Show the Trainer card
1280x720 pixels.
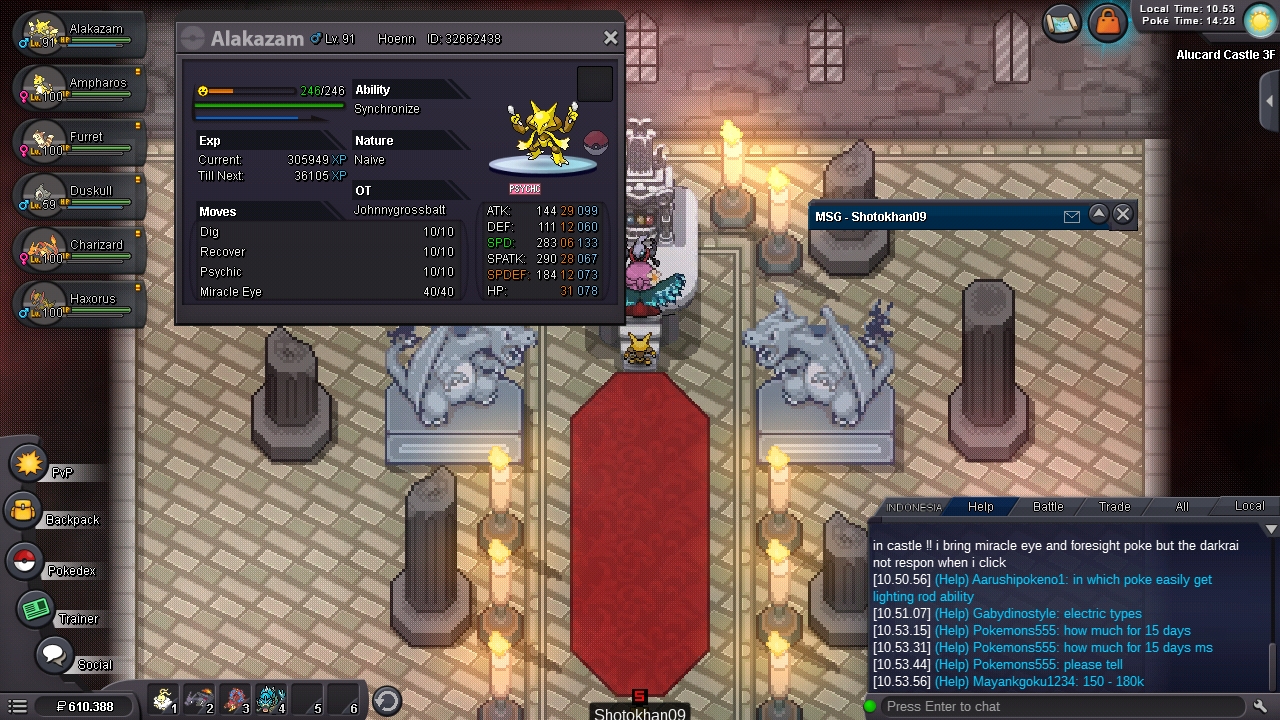tap(36, 609)
